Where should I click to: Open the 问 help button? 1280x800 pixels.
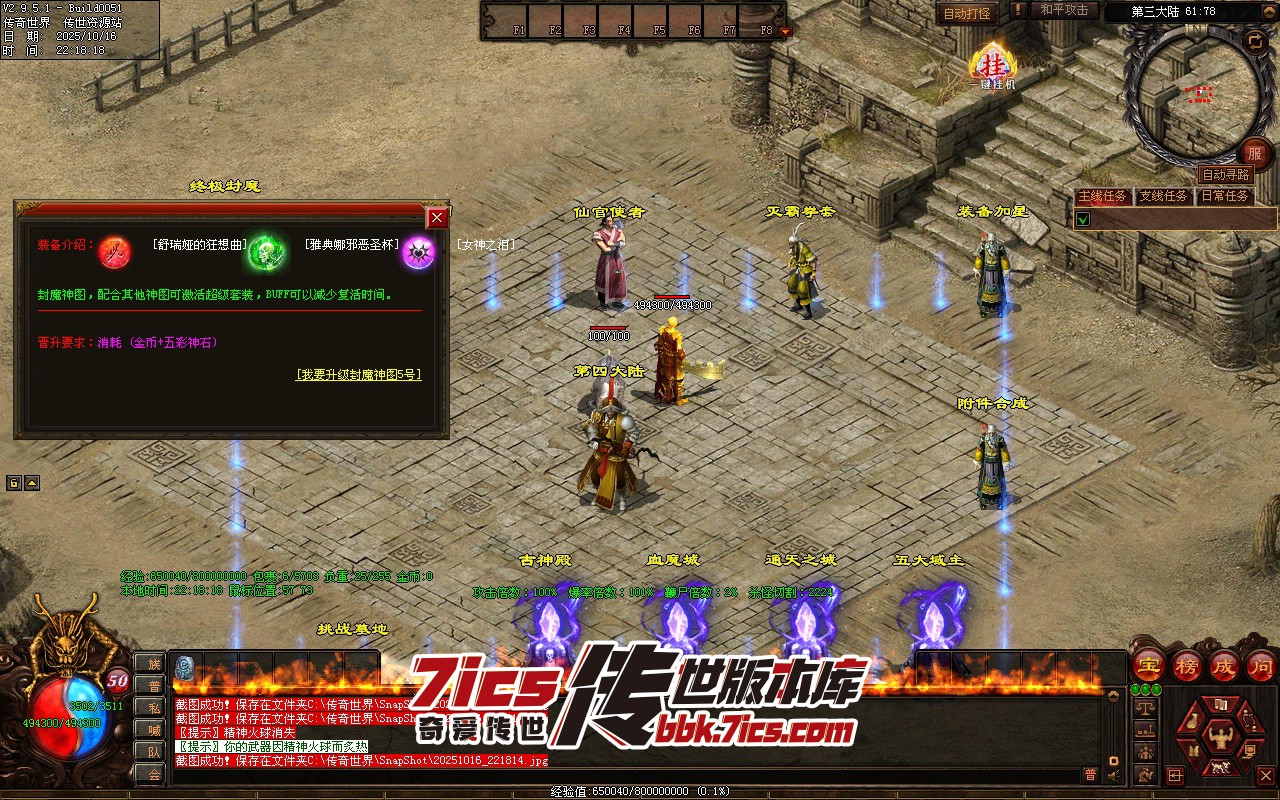1261,665
